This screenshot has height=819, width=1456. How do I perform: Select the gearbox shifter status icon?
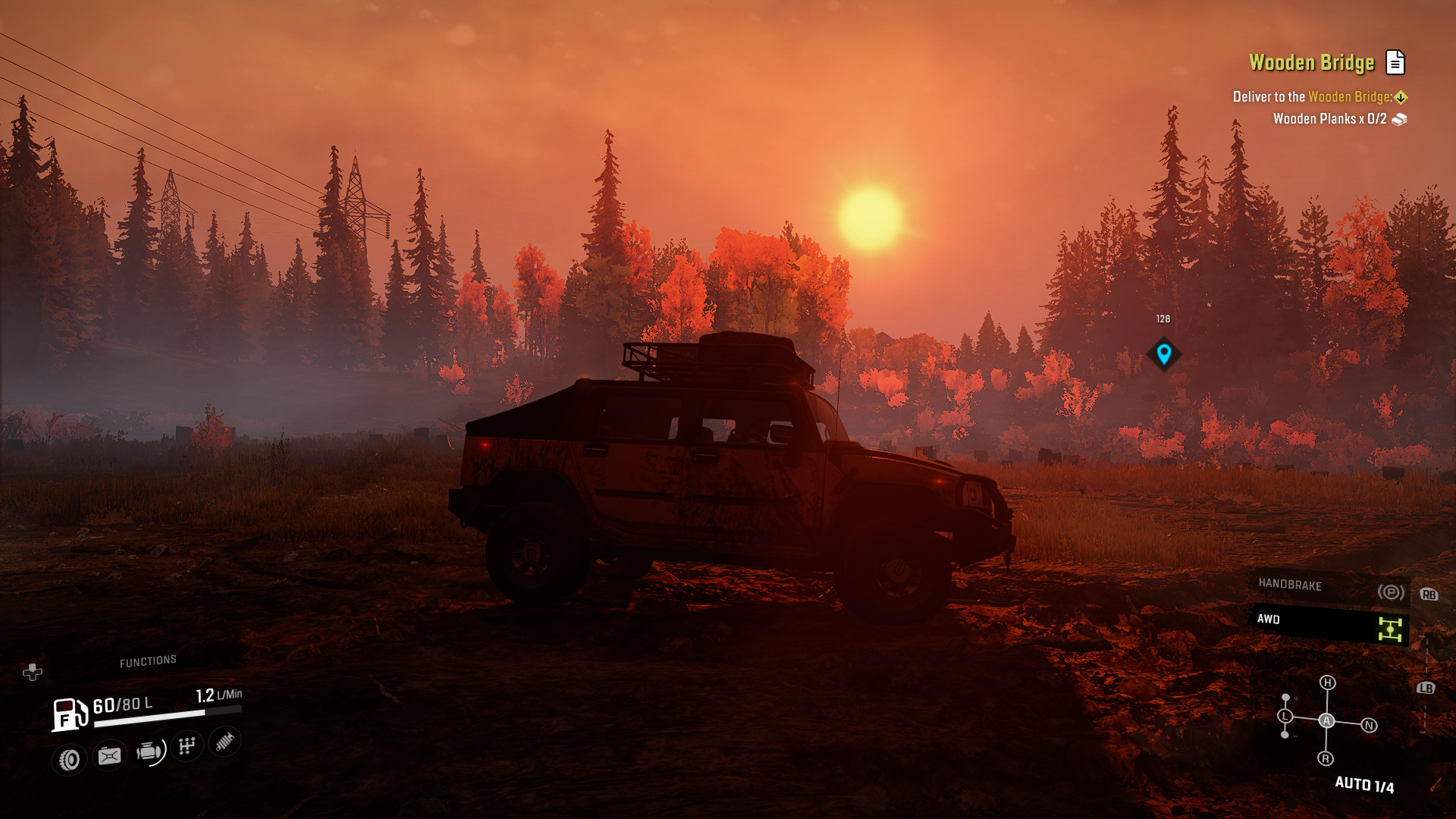point(187,746)
